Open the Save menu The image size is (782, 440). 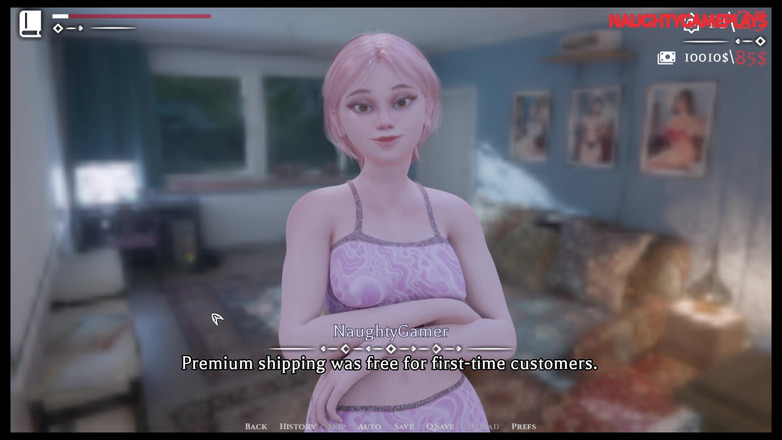coord(403,426)
